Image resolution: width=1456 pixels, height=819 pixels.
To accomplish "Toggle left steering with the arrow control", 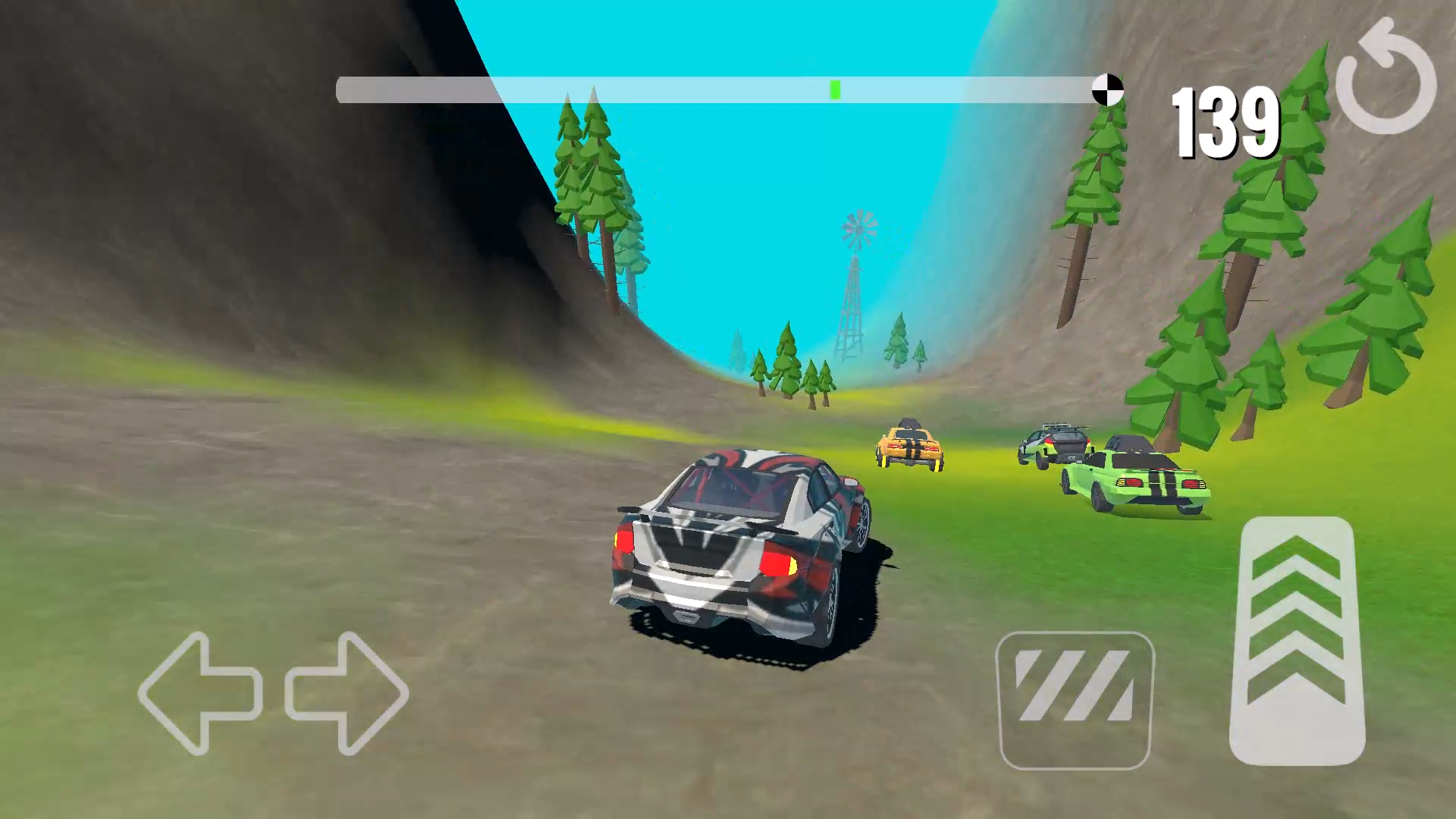I will point(201,694).
